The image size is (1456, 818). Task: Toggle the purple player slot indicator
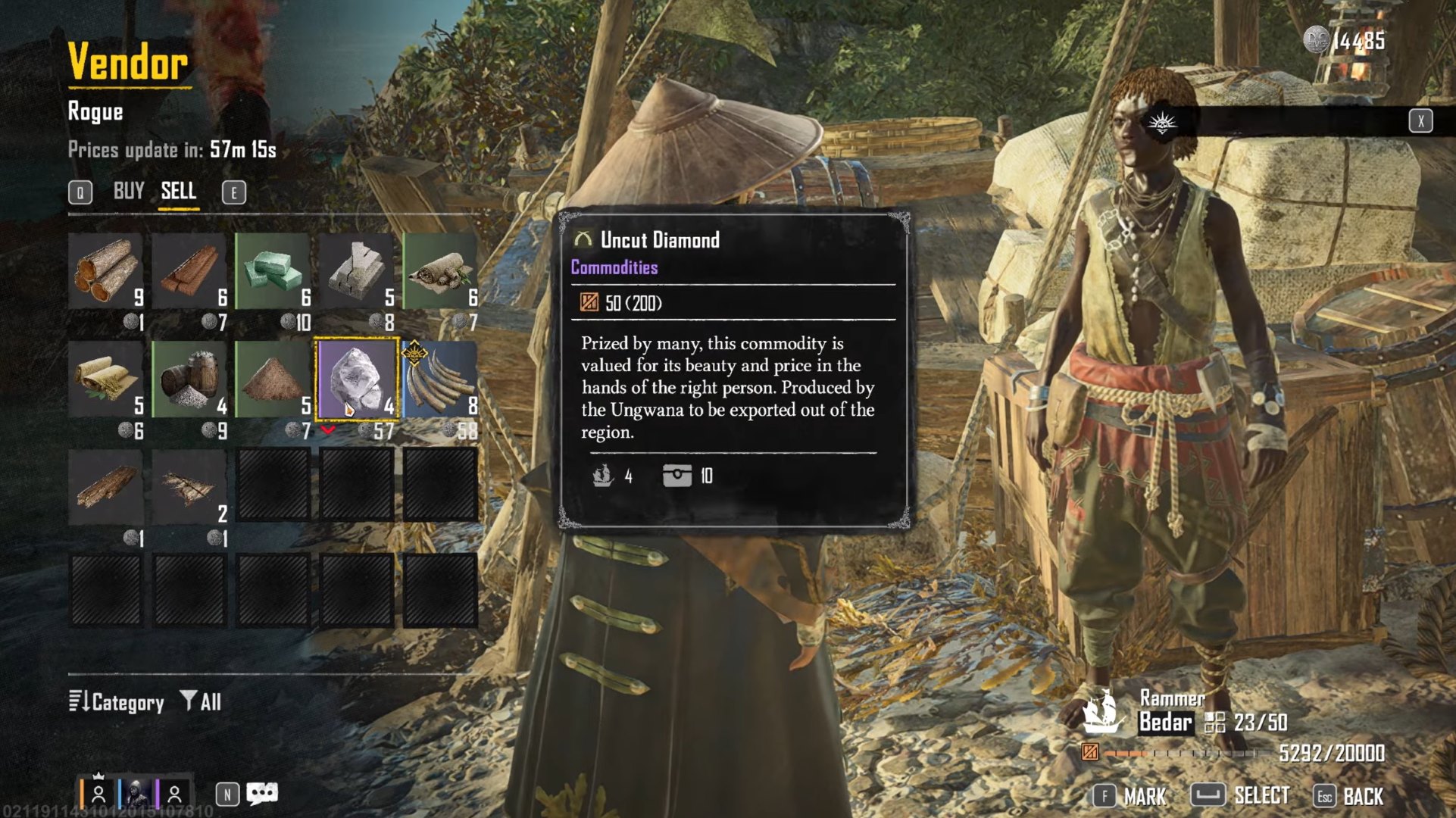[173, 794]
